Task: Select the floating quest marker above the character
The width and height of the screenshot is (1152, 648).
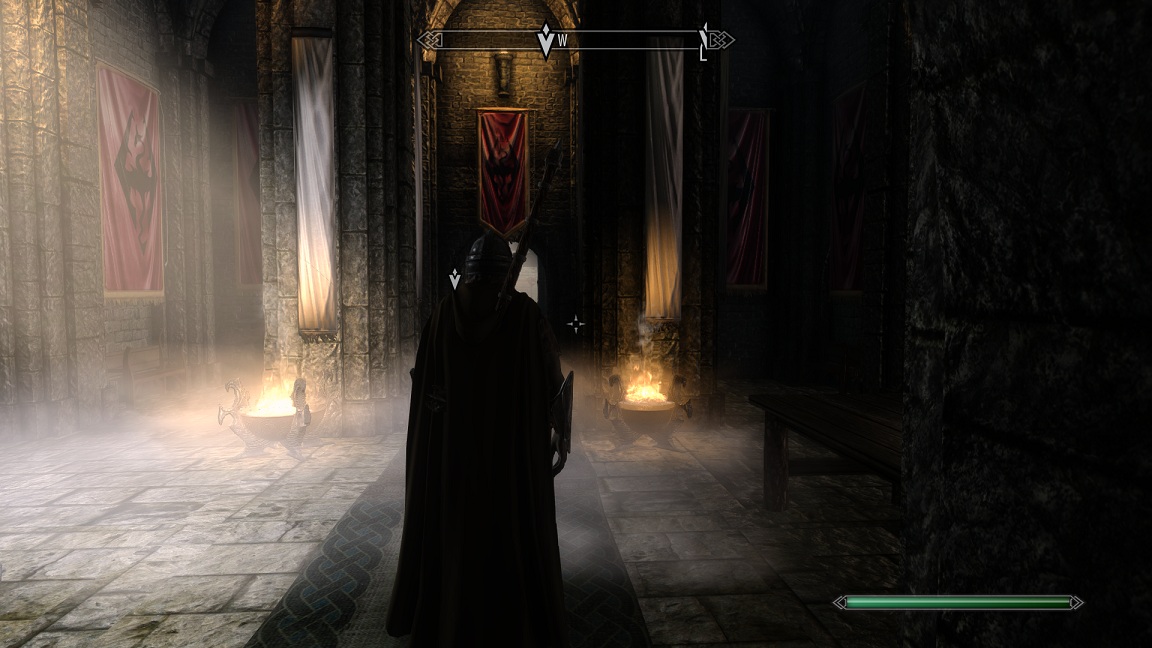Action: (x=455, y=278)
